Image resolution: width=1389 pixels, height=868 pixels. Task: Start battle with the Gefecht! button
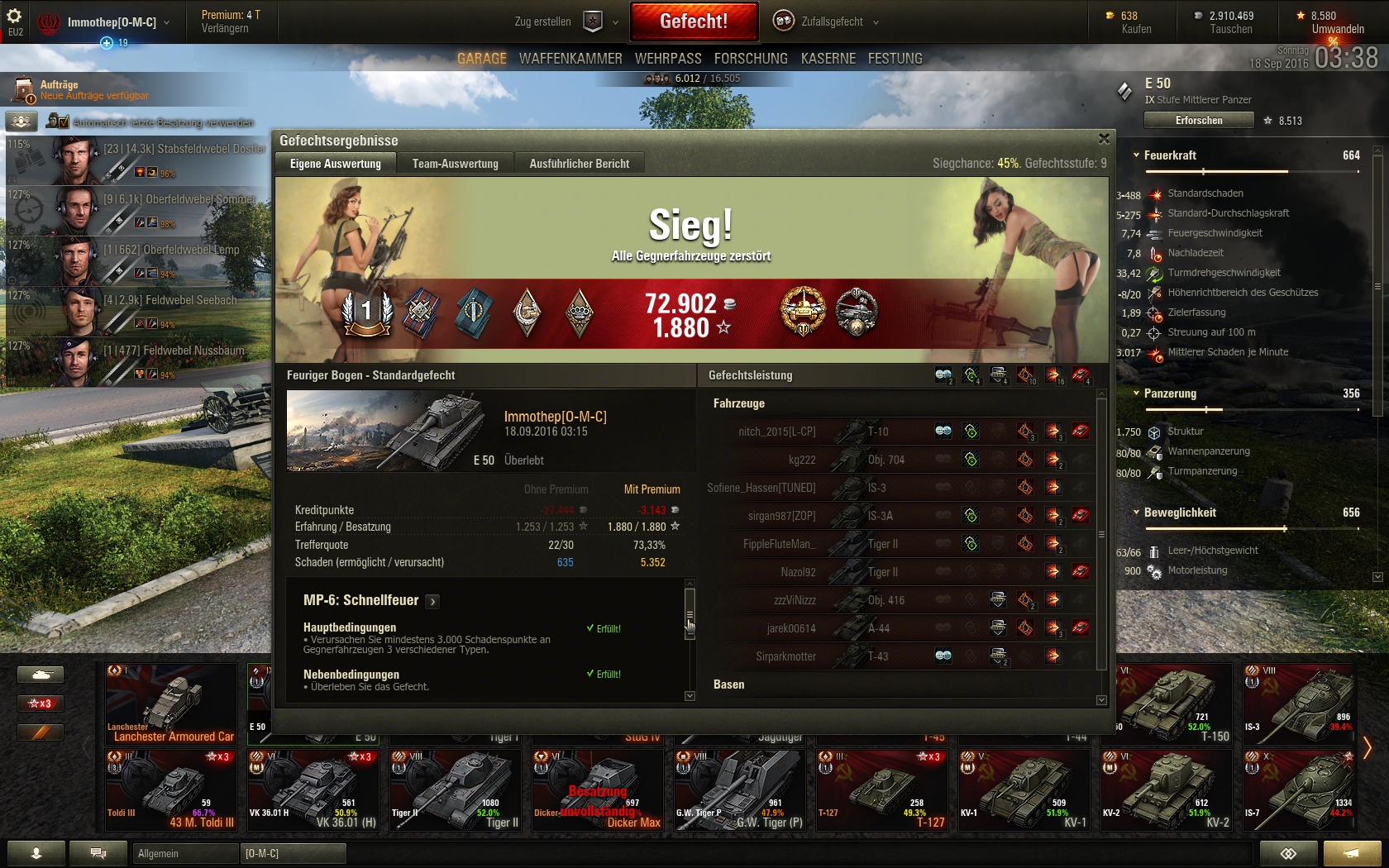click(694, 21)
